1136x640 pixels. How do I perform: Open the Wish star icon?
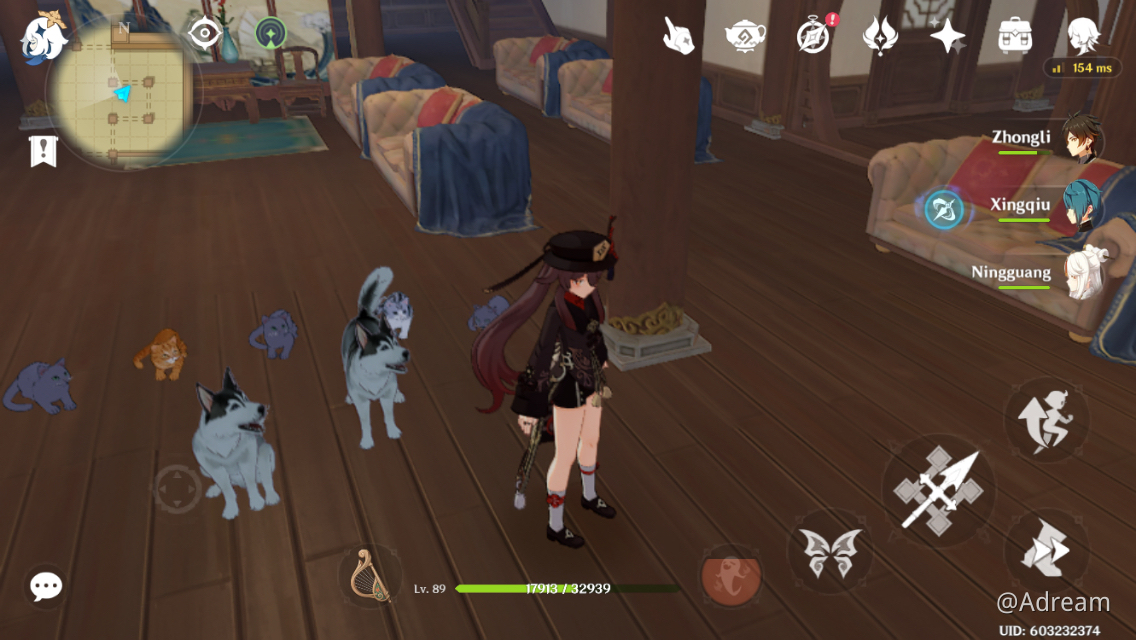947,36
